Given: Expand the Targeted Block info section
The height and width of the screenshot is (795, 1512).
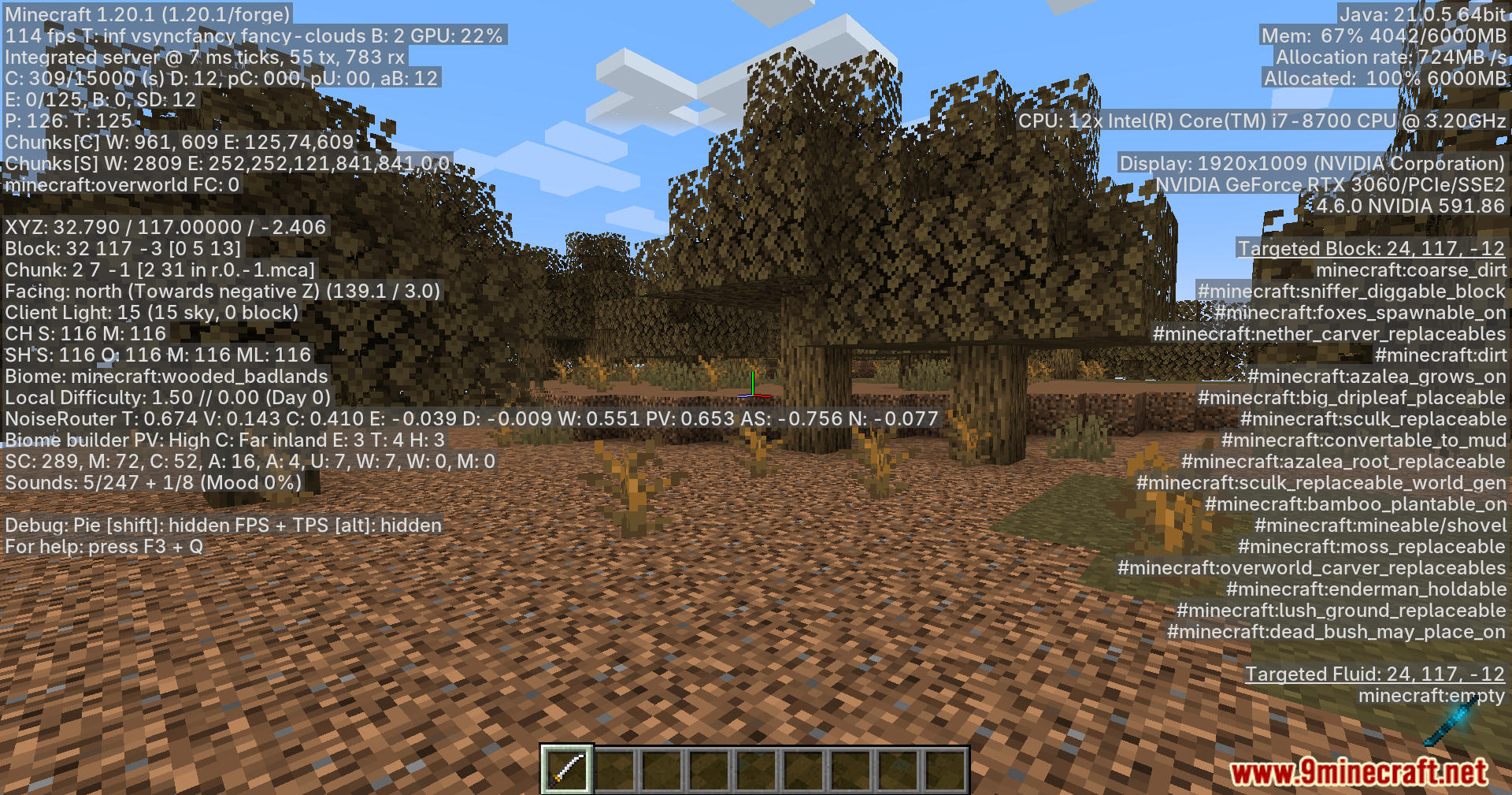Looking at the screenshot, I should [x=1370, y=248].
